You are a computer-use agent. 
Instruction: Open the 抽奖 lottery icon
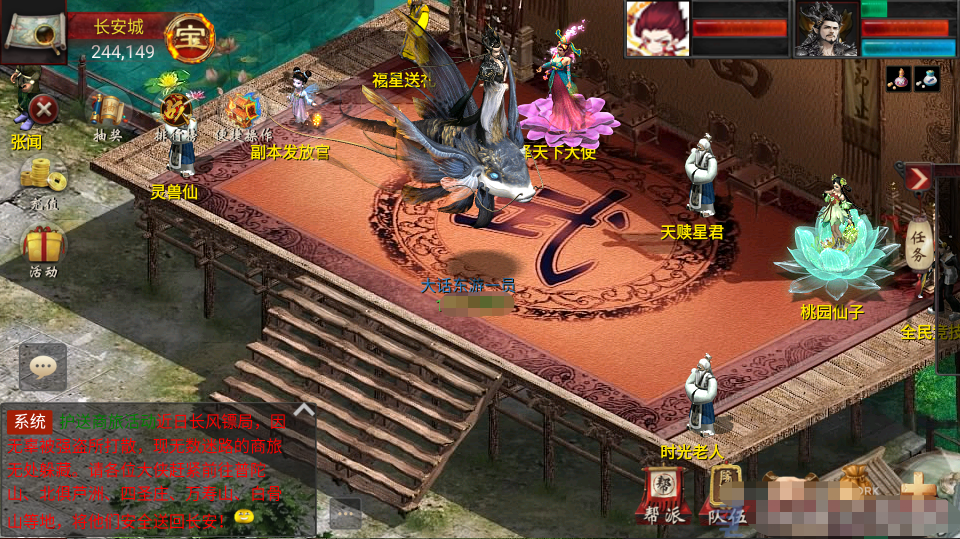(x=108, y=111)
